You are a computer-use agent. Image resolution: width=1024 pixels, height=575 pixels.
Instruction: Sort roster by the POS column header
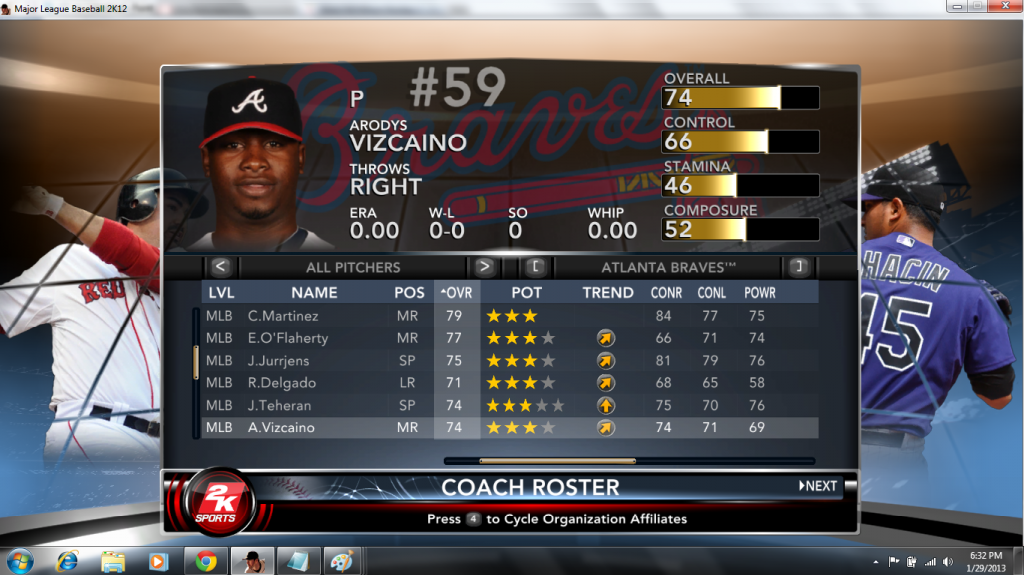409,293
